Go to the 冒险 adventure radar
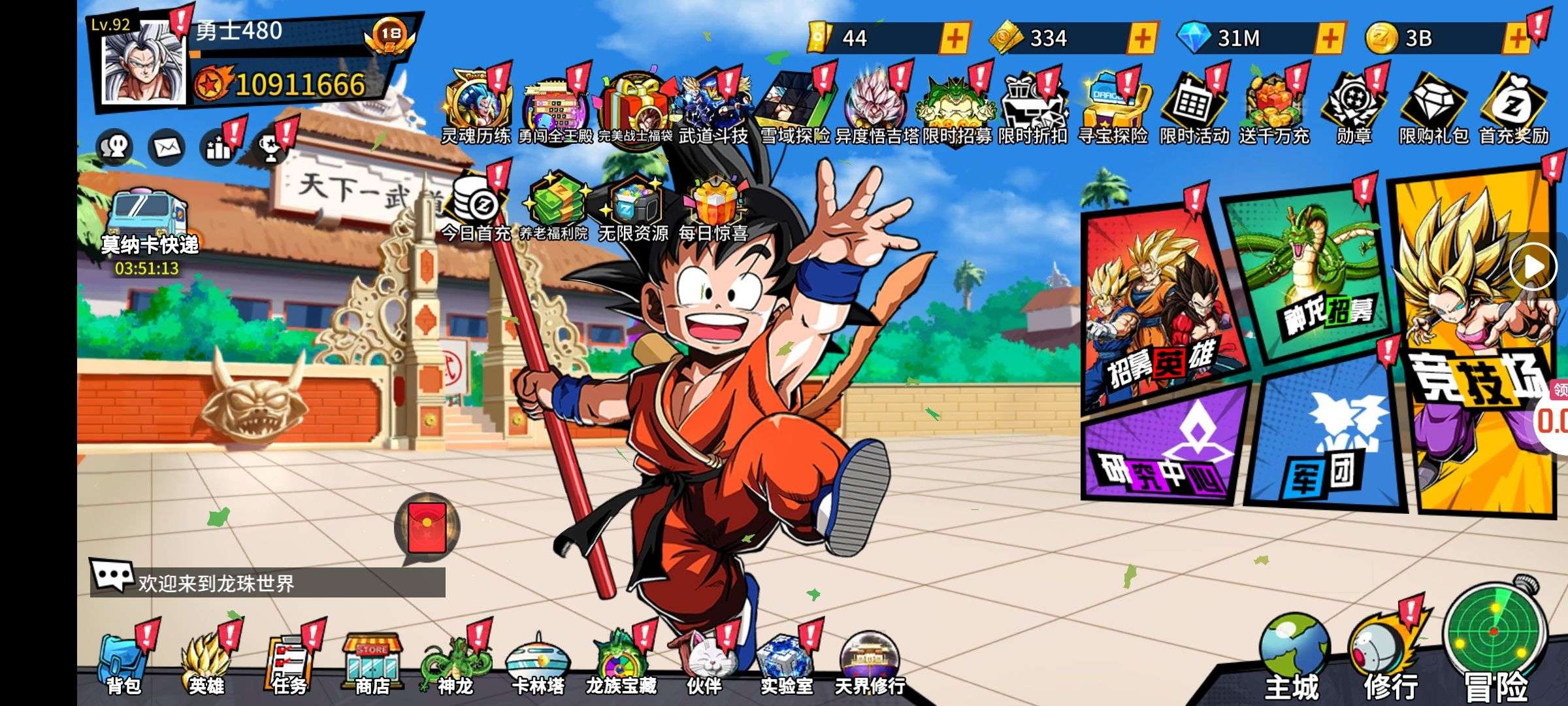The width and height of the screenshot is (1568, 706). pyautogui.click(x=1496, y=641)
